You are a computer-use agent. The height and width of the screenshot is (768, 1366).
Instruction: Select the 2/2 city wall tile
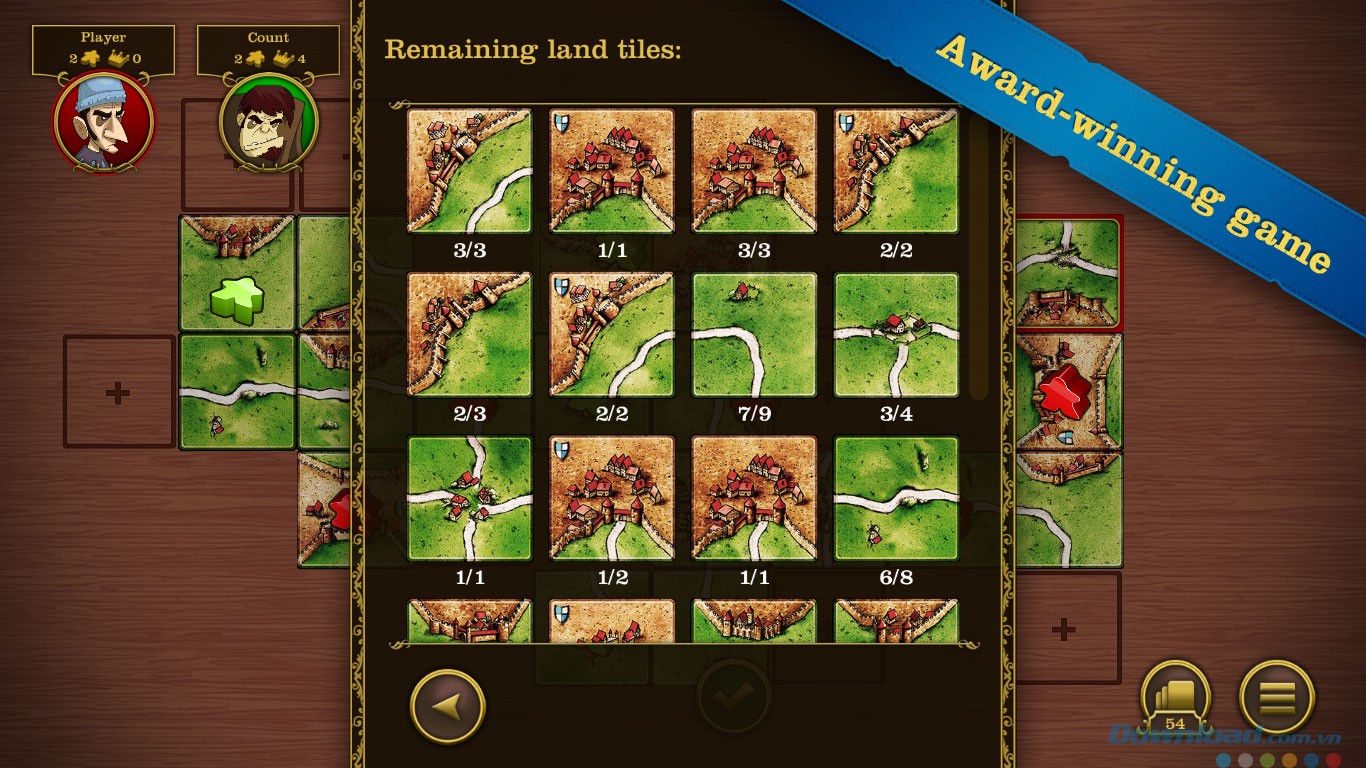pos(896,170)
